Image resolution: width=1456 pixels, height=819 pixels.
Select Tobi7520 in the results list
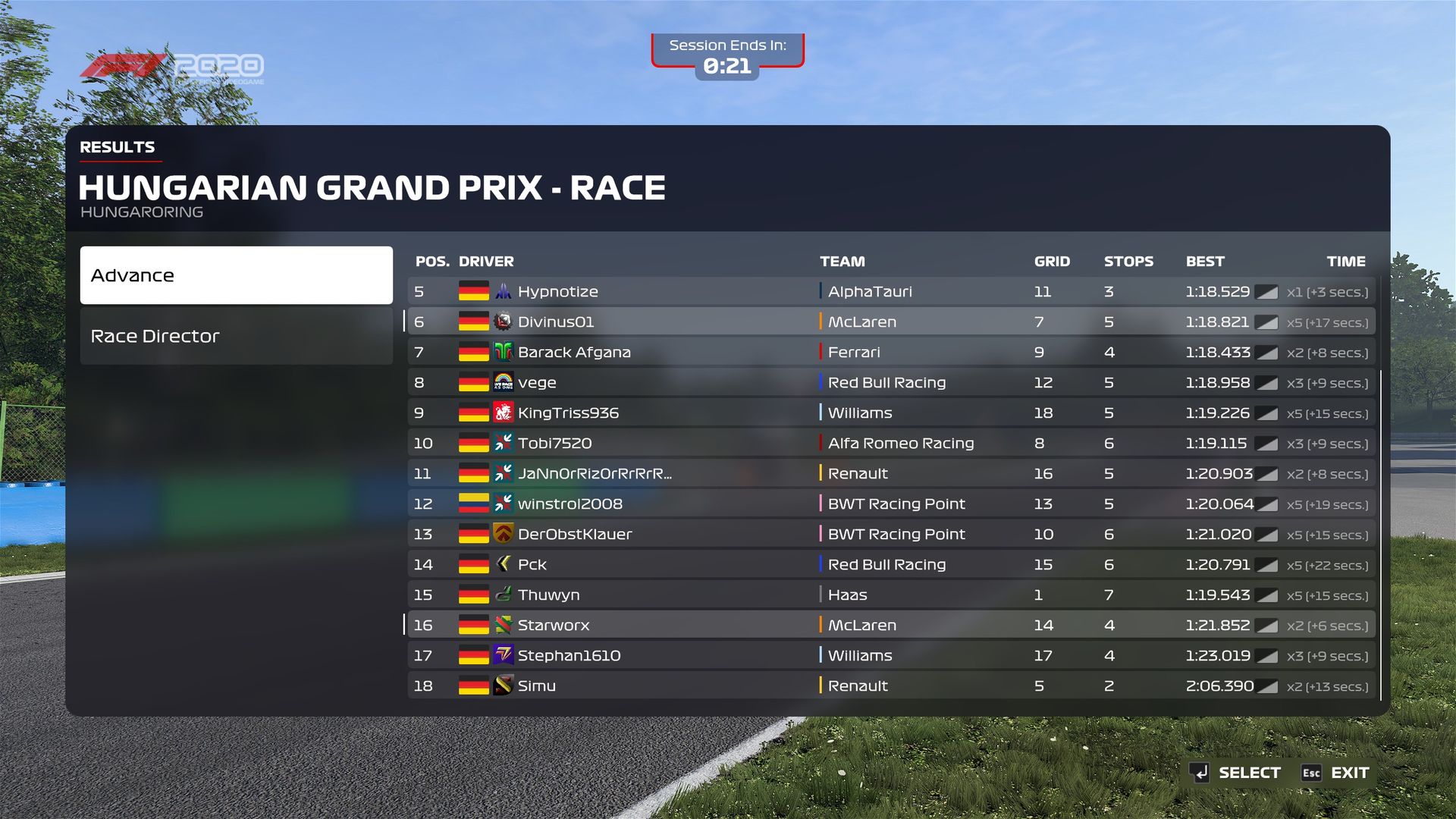[x=891, y=444]
